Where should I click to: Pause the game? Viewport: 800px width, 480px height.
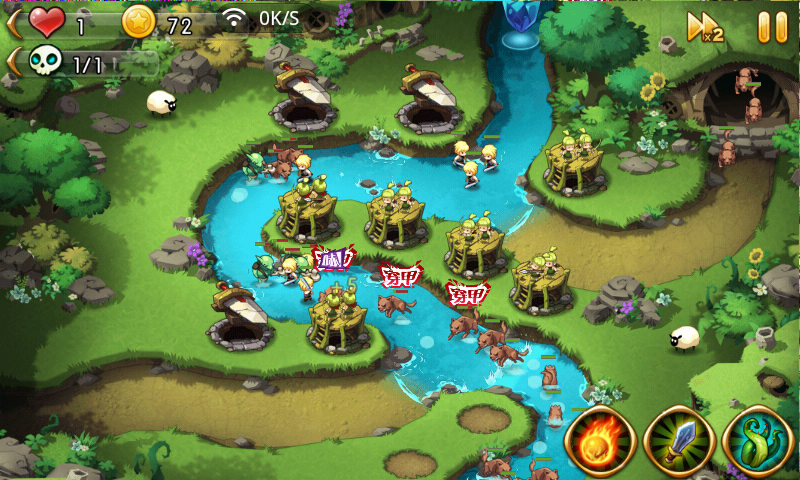pyautogui.click(x=772, y=26)
